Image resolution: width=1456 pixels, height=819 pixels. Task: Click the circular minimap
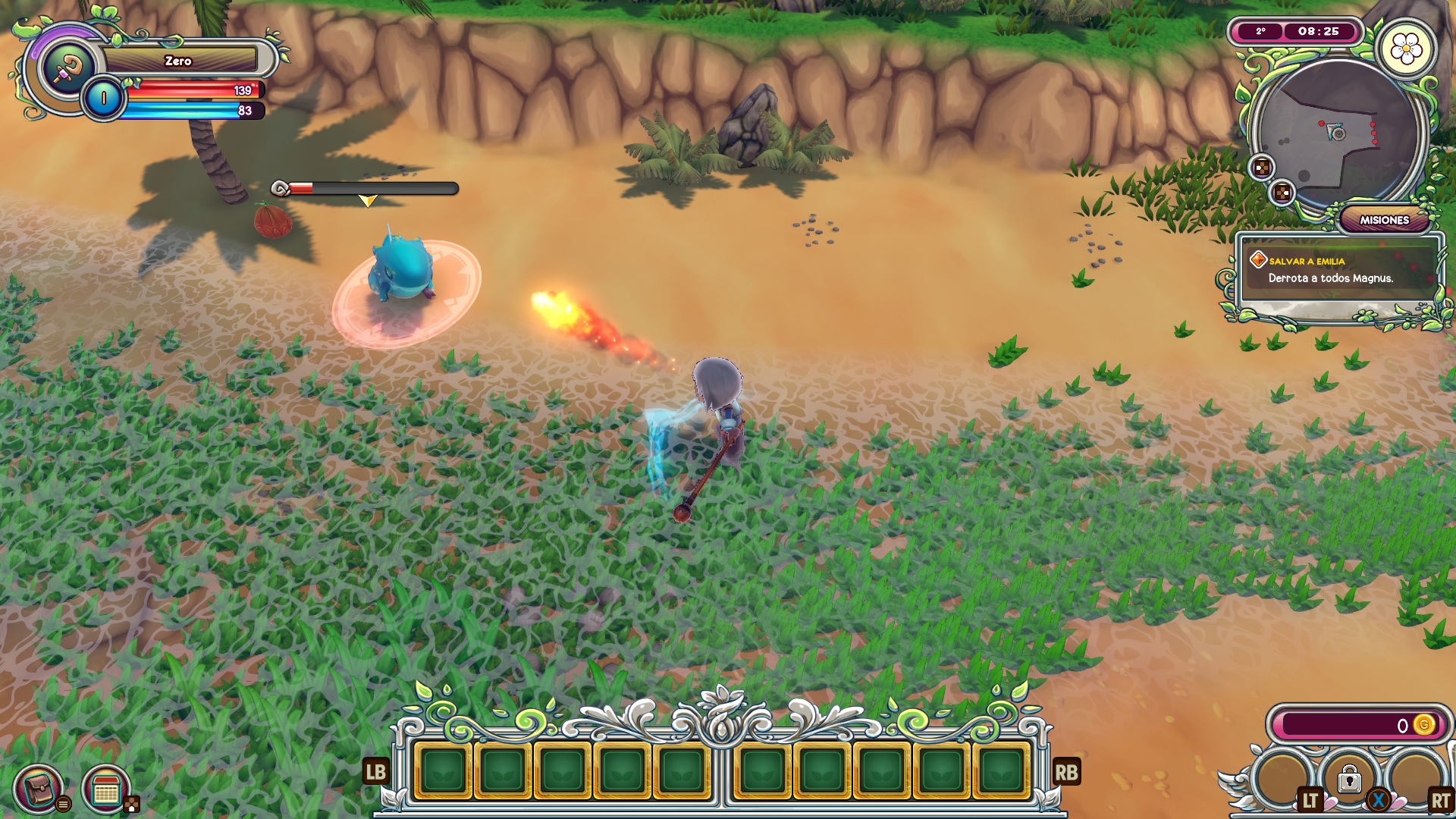tap(1337, 136)
